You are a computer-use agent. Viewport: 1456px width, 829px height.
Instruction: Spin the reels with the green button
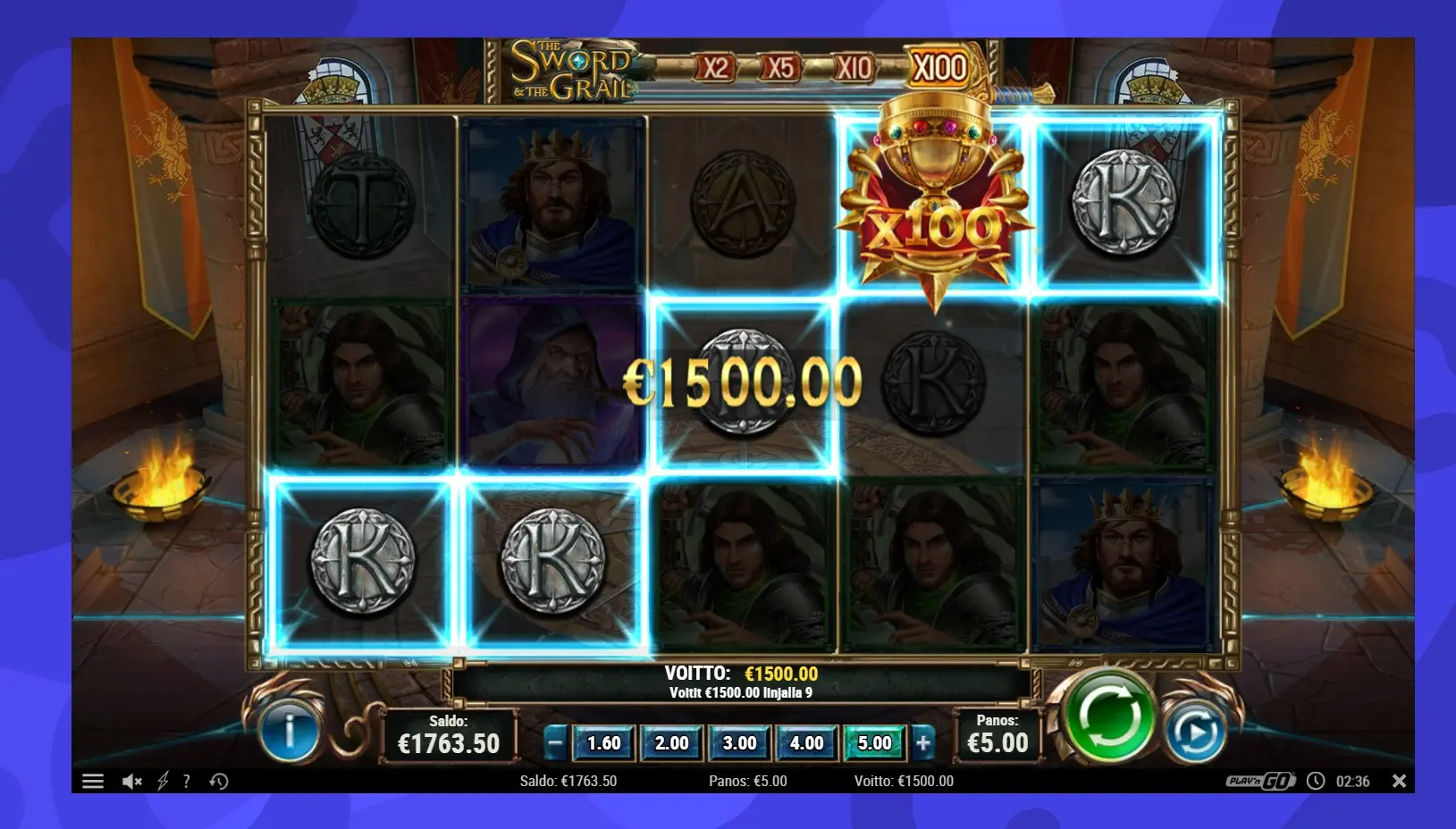pyautogui.click(x=1107, y=716)
